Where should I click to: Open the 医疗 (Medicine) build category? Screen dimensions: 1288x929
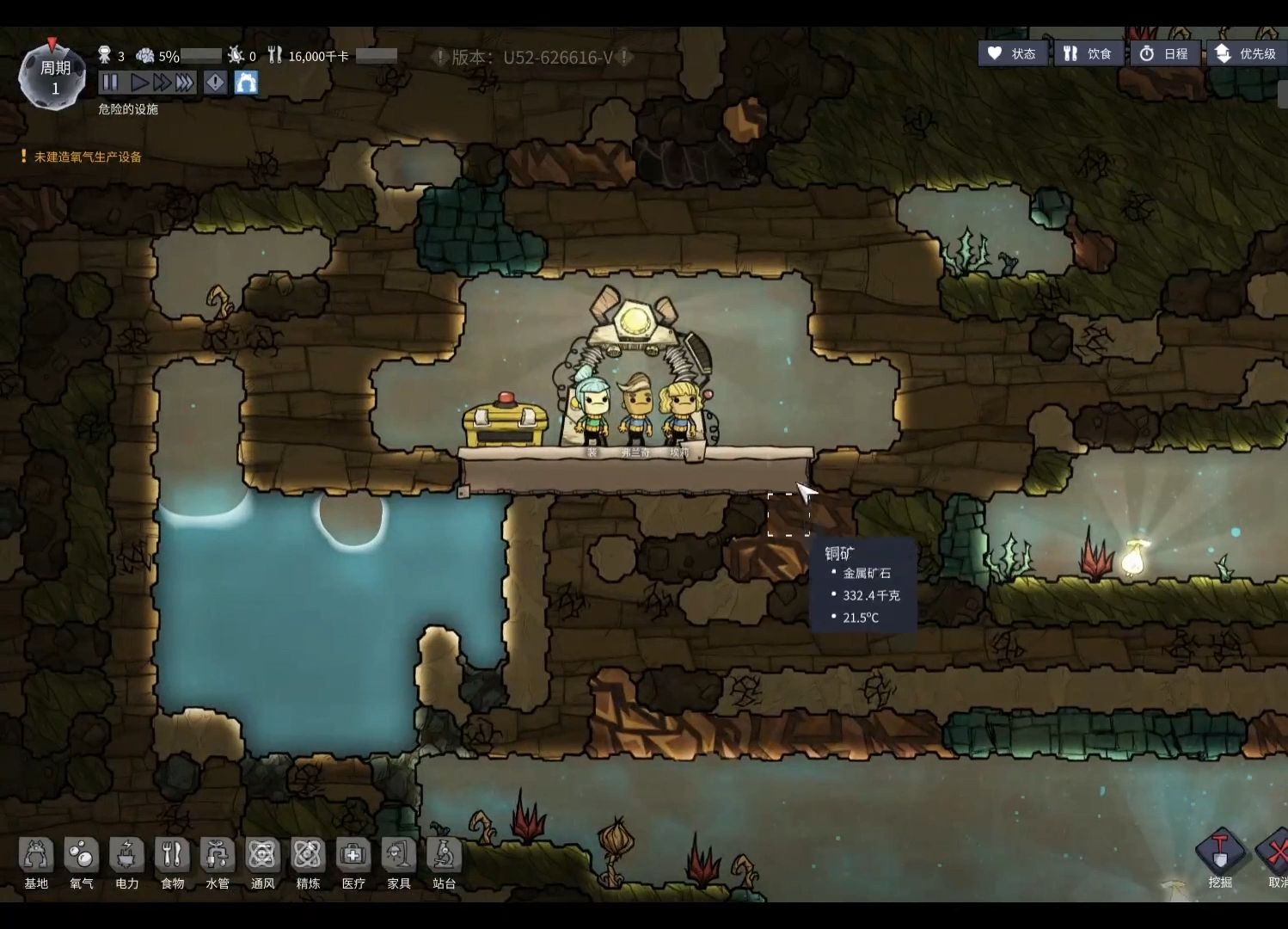coord(353,863)
